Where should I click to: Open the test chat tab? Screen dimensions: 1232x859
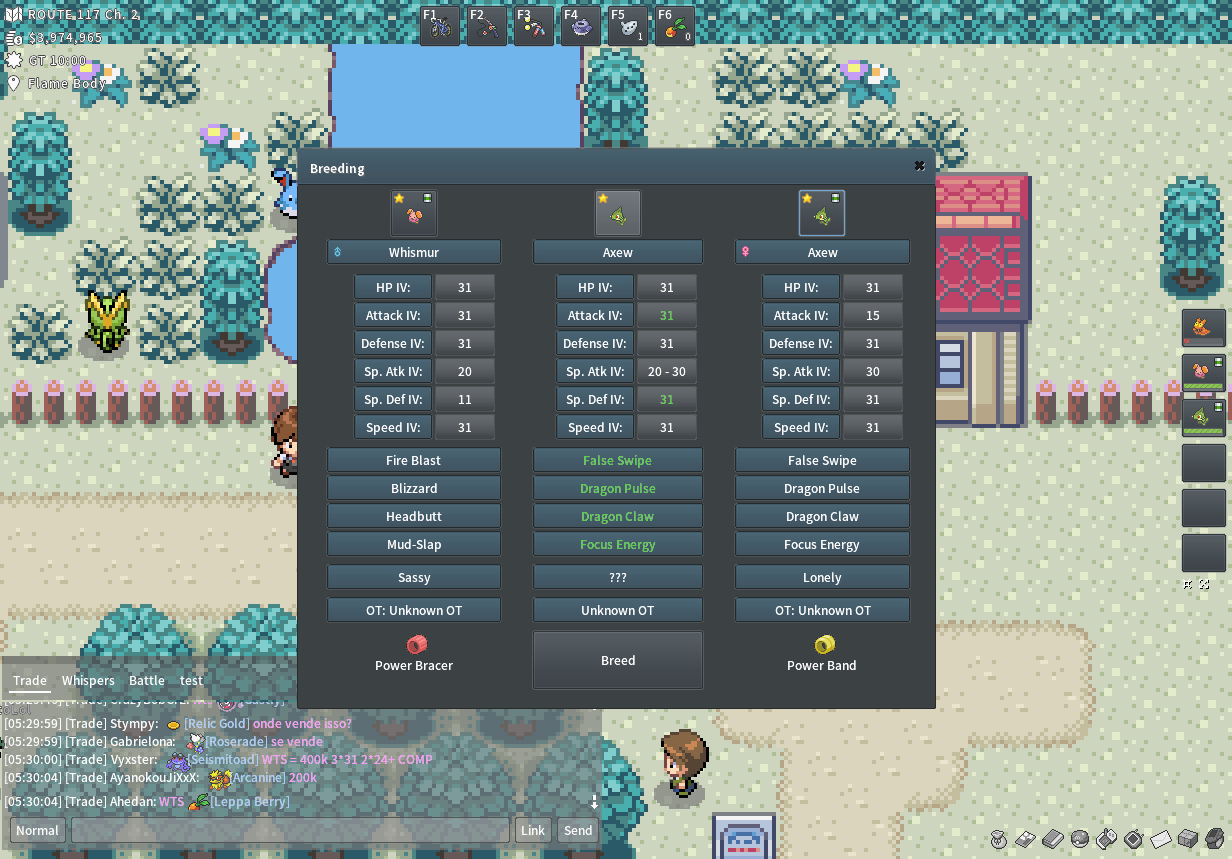click(191, 681)
